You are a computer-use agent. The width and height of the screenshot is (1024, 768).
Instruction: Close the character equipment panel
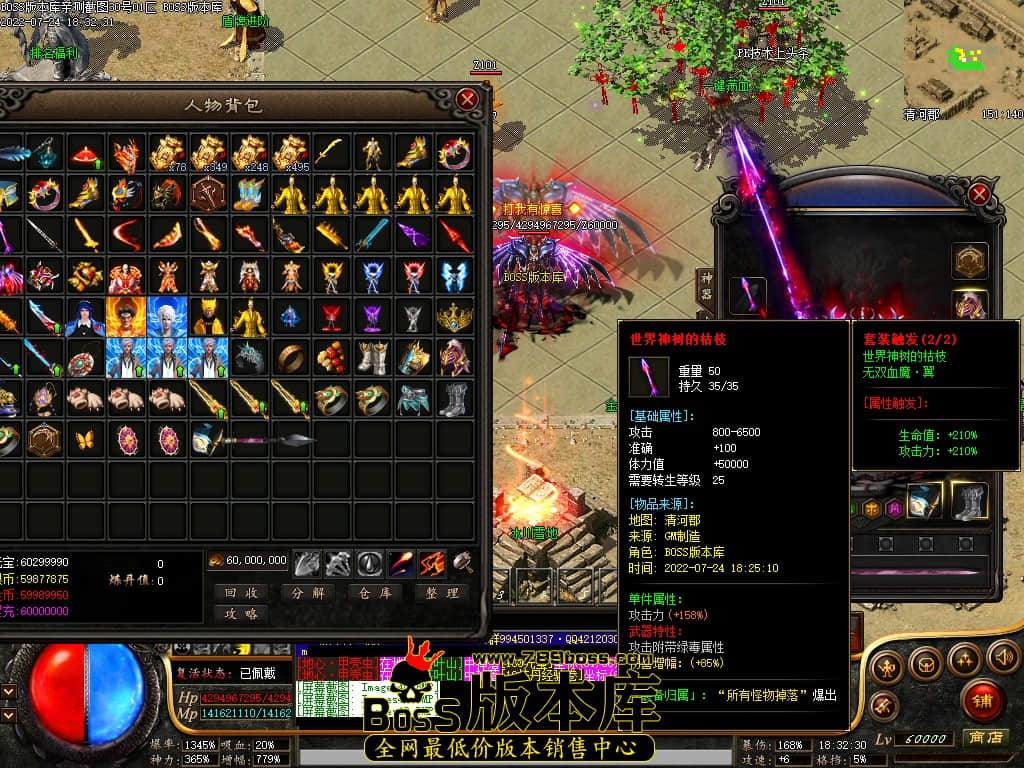click(x=979, y=194)
